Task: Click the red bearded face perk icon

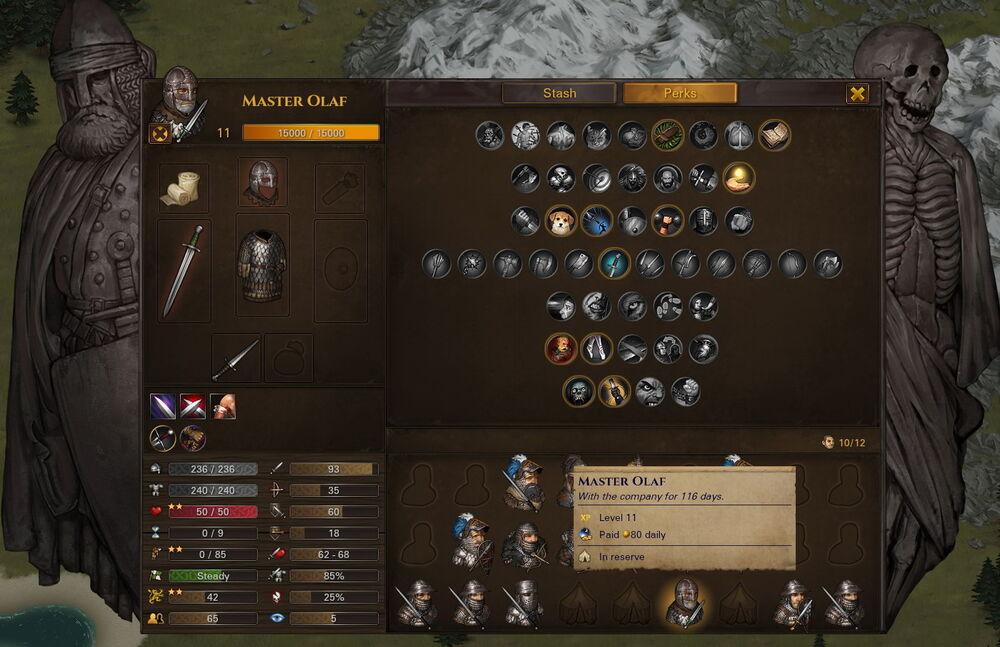Action: pyautogui.click(x=561, y=348)
